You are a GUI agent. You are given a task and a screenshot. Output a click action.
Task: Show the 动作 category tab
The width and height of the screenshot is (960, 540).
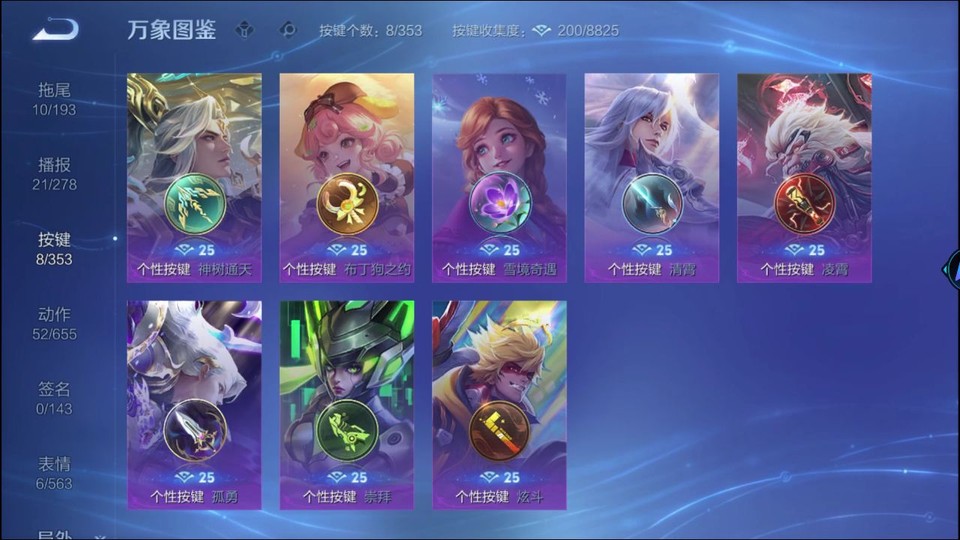tap(54, 323)
